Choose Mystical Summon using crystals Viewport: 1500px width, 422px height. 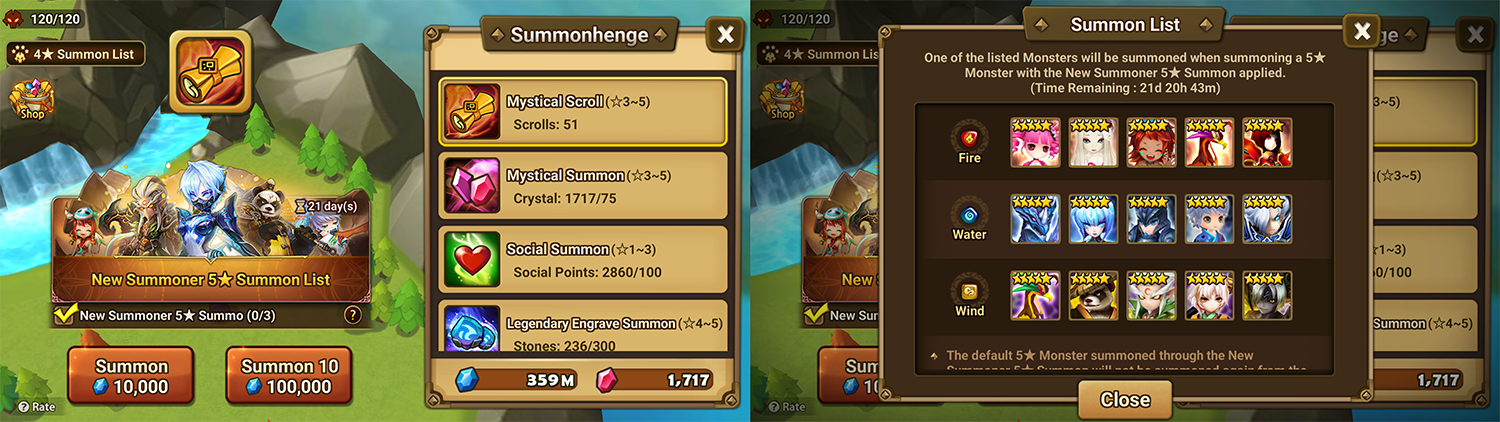click(x=583, y=186)
